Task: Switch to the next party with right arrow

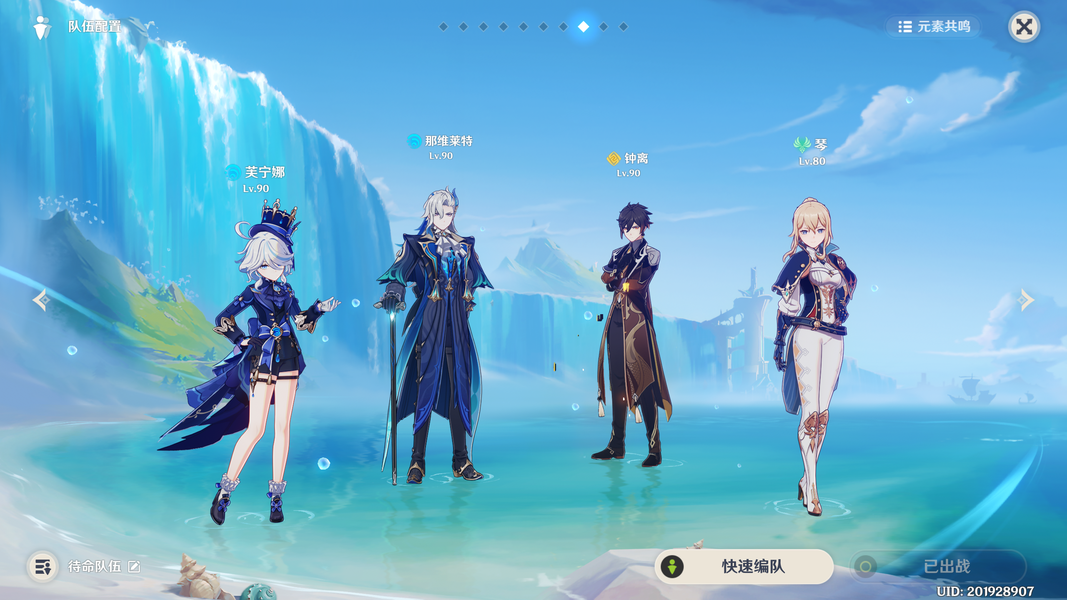Action: (1026, 300)
